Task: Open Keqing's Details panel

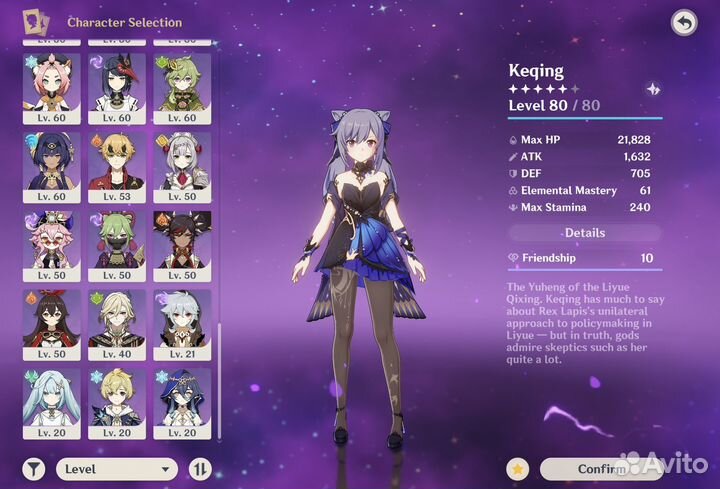Action: point(585,233)
